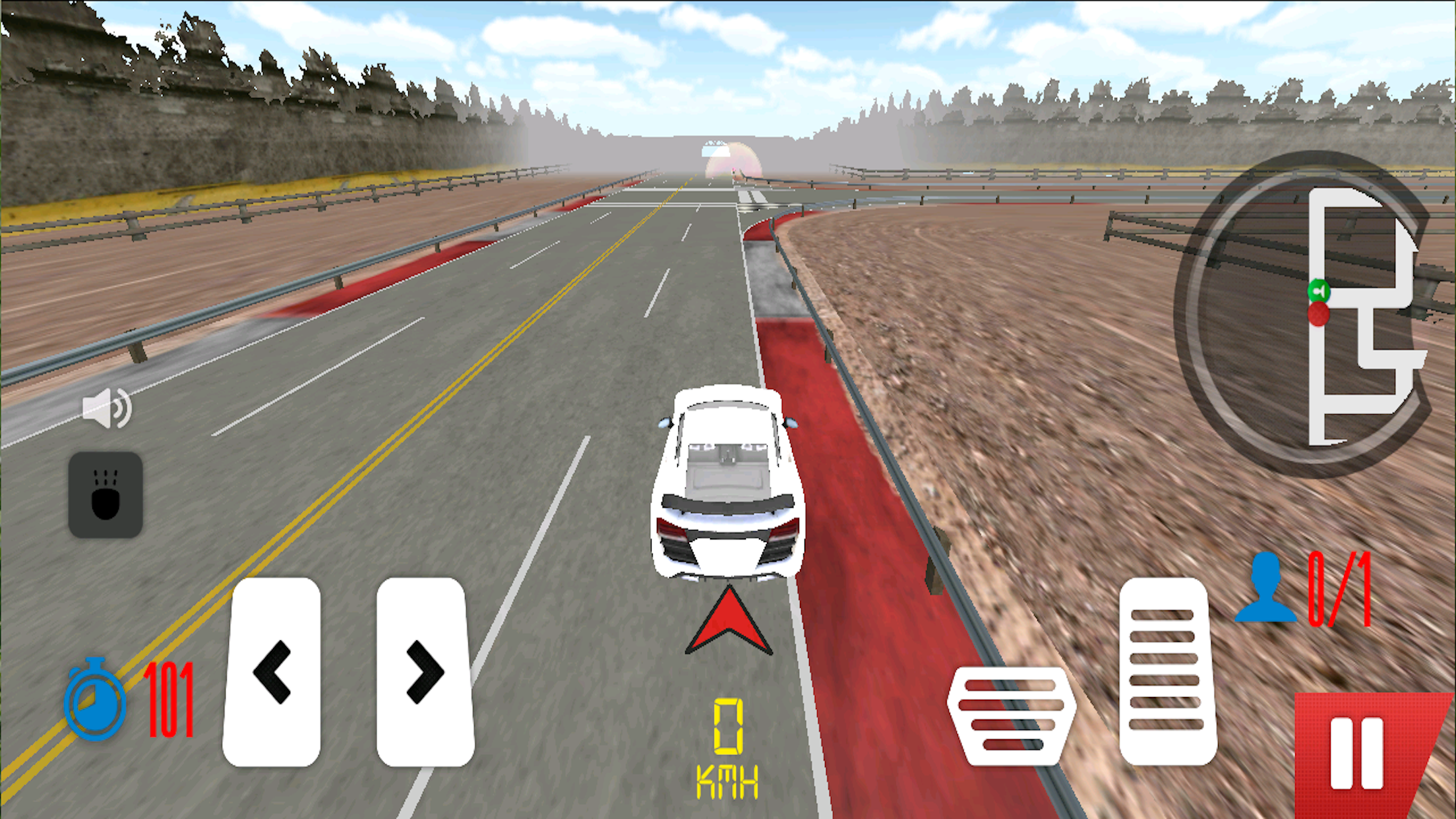The height and width of the screenshot is (819, 1456).
Task: Tap the brake pedal
Action: (1011, 715)
